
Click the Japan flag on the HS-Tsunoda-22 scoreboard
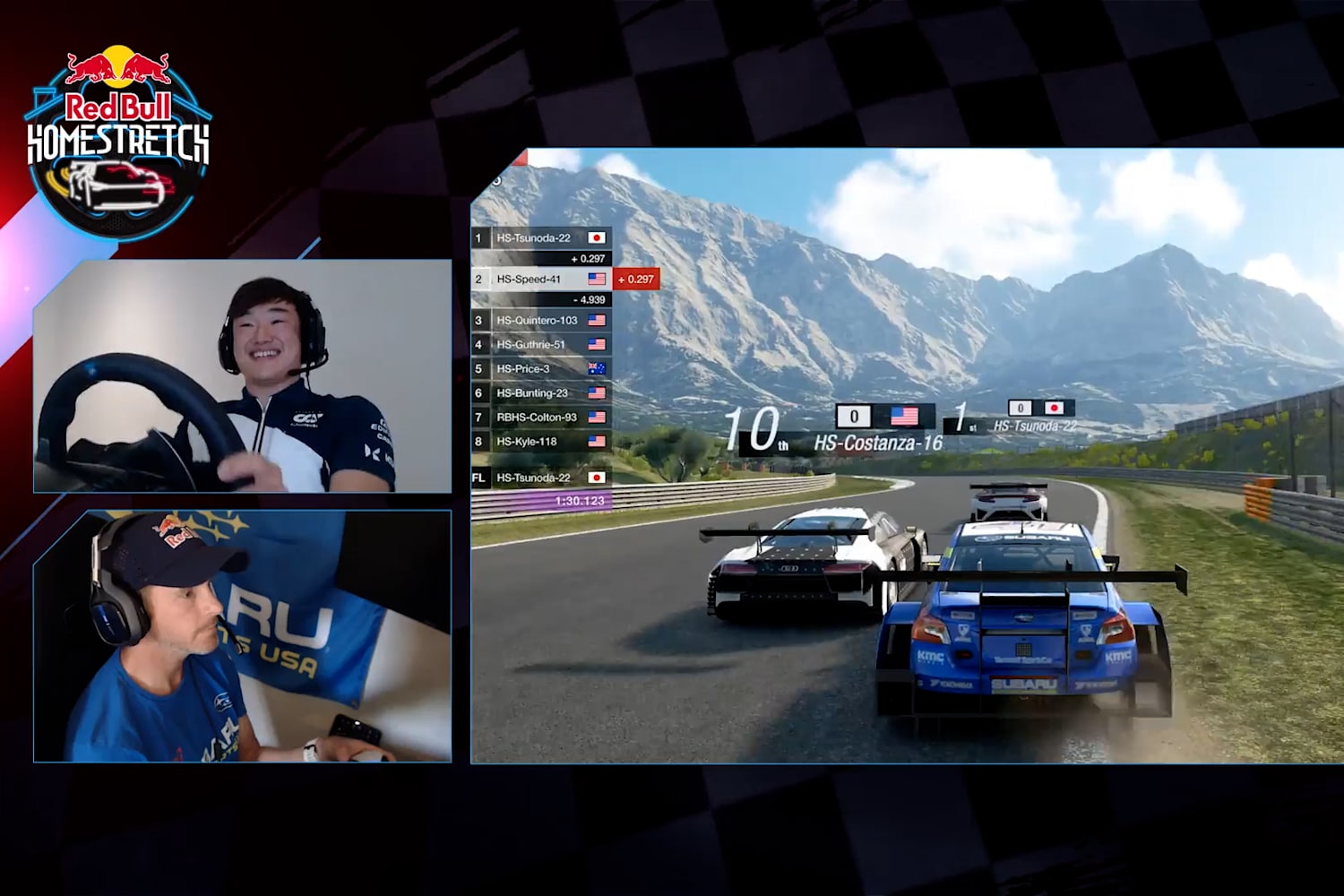[1055, 408]
